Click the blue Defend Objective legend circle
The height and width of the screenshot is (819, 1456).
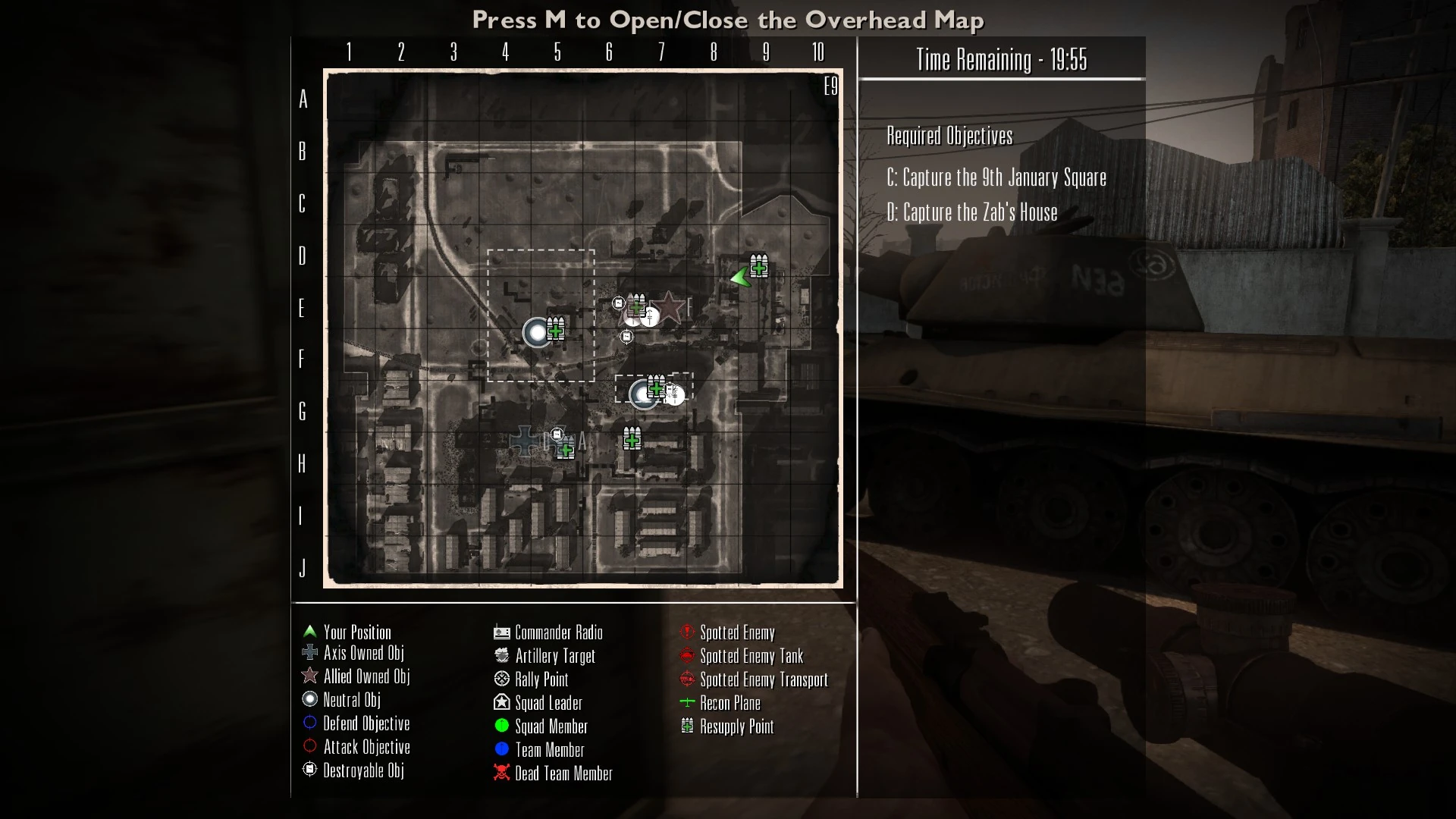(309, 723)
